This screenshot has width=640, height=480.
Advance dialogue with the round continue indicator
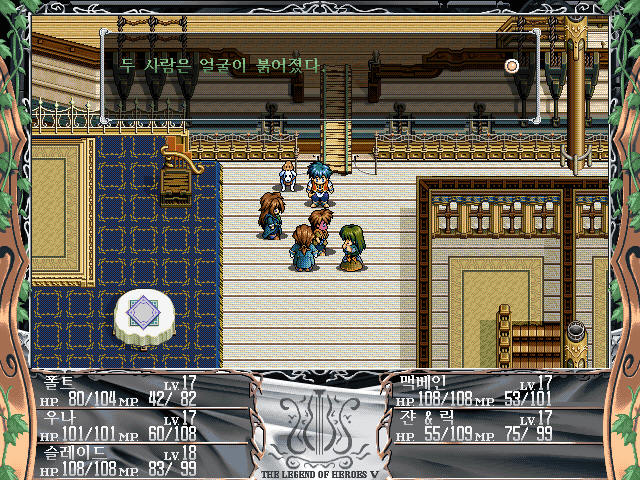pos(512,66)
